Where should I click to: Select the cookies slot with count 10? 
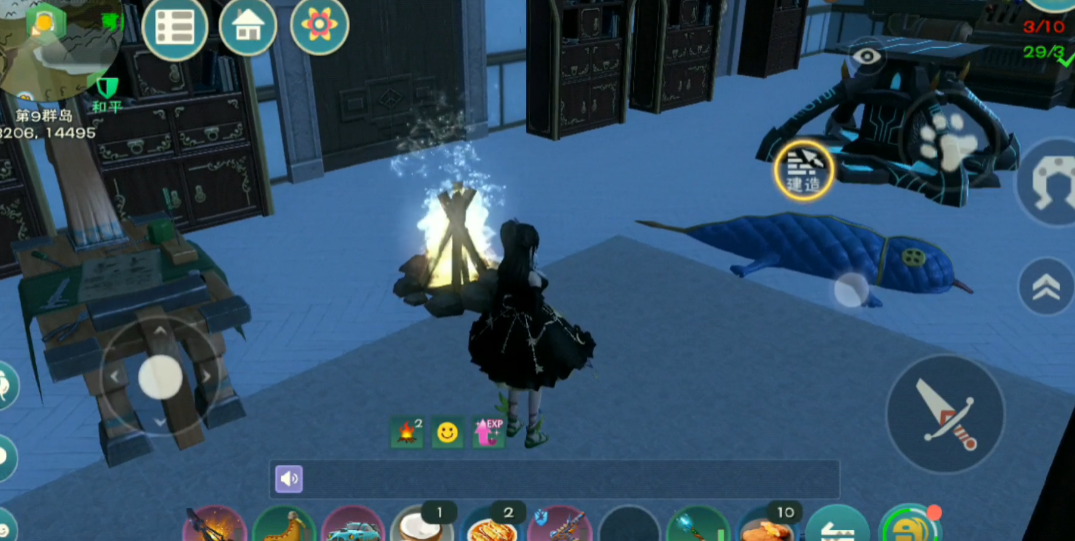(x=768, y=526)
